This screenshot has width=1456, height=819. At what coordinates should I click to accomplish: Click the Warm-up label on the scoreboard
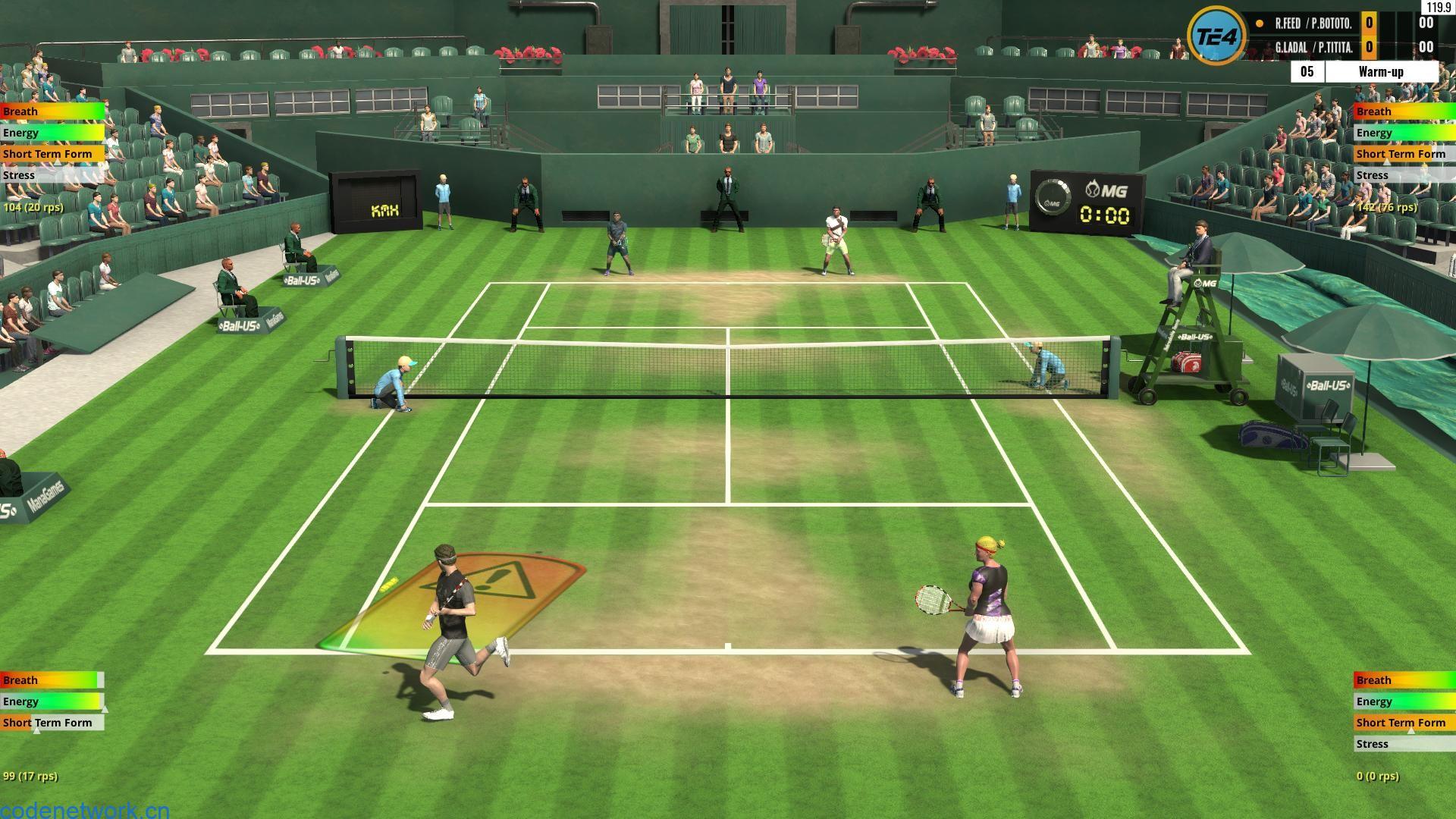1380,71
